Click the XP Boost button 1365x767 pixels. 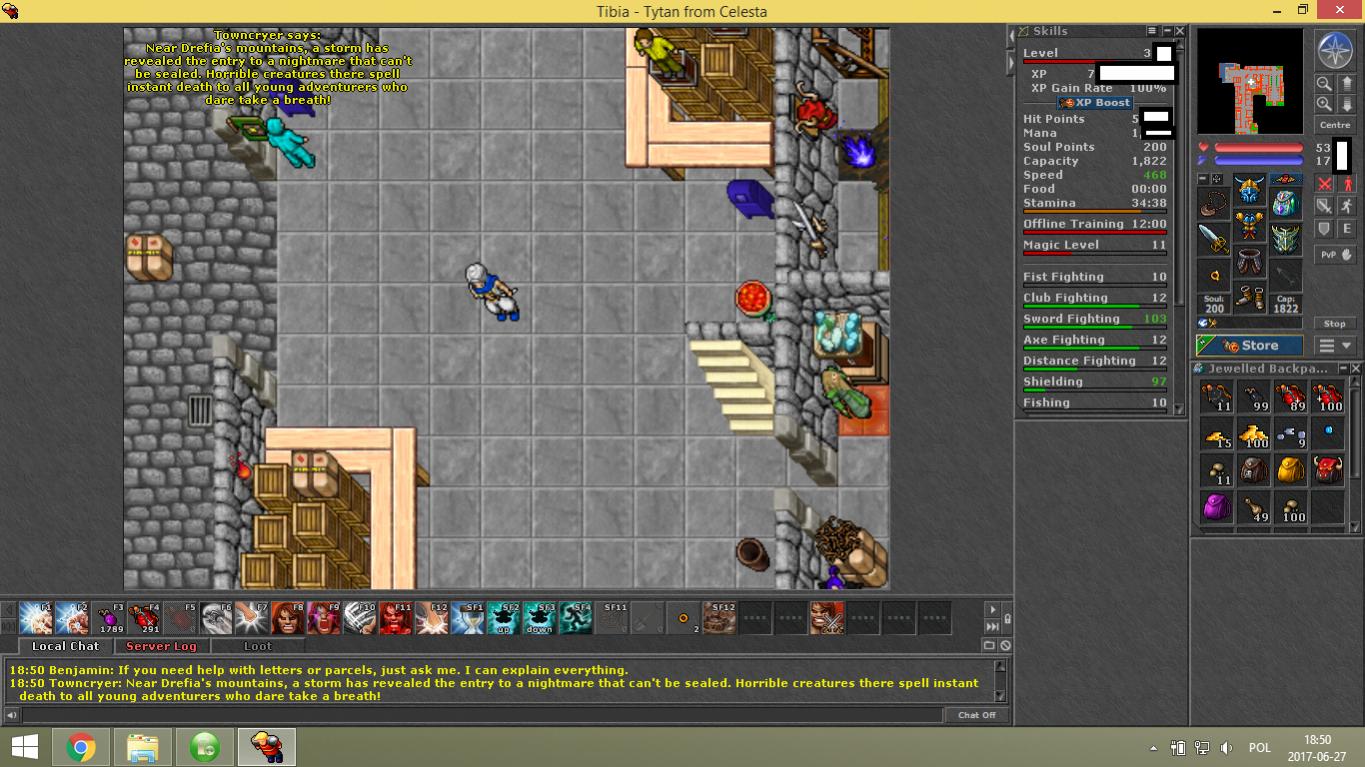point(1095,103)
